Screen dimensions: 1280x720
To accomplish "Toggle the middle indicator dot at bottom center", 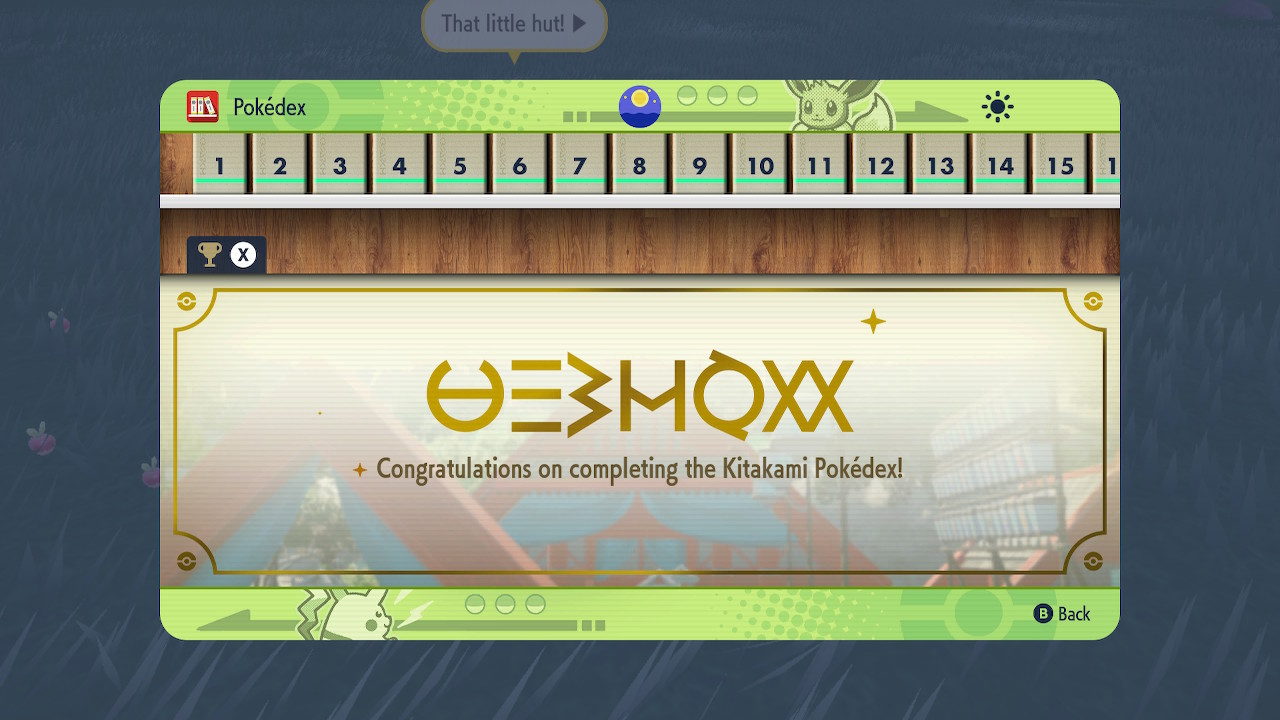I will click(506, 602).
